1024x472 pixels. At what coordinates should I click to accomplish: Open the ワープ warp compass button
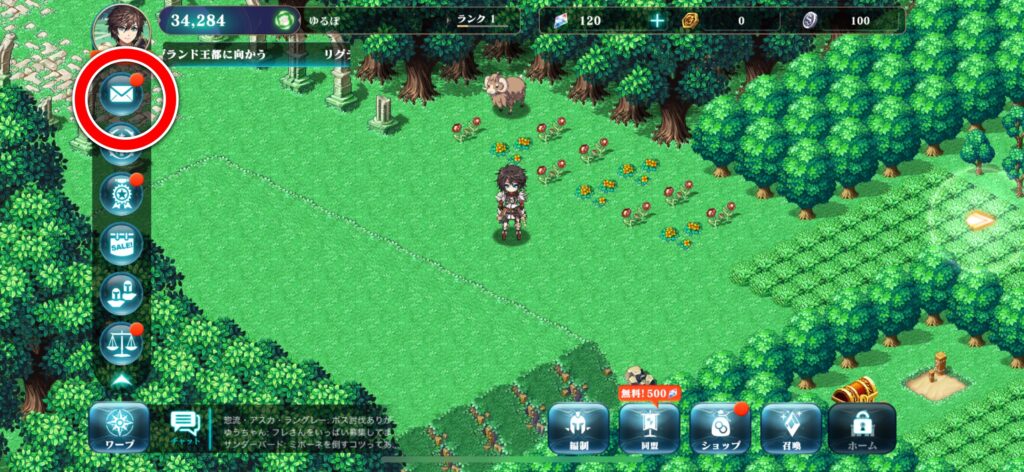click(119, 425)
